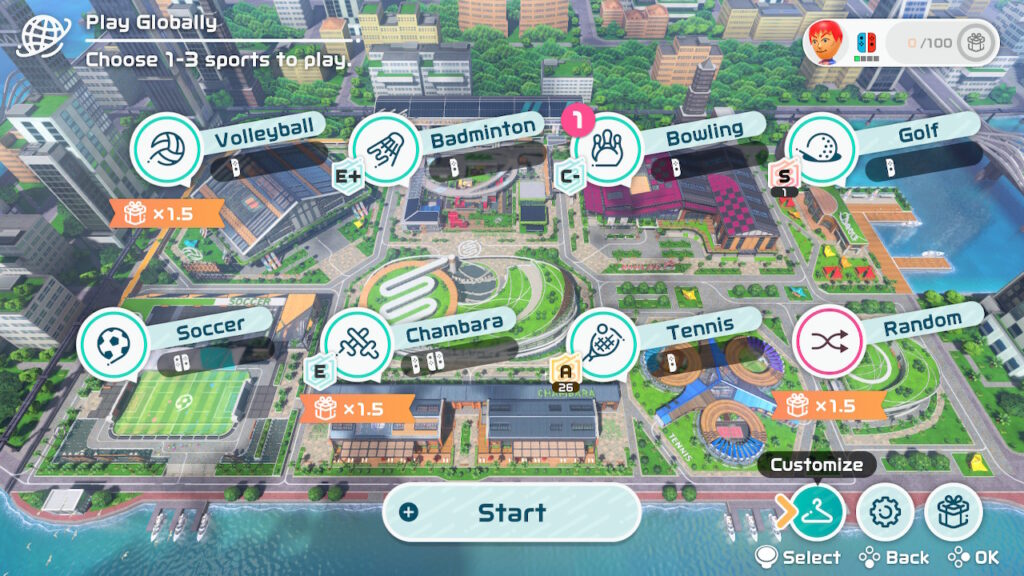Image resolution: width=1024 pixels, height=576 pixels.
Task: Click the Start button
Action: (x=511, y=513)
